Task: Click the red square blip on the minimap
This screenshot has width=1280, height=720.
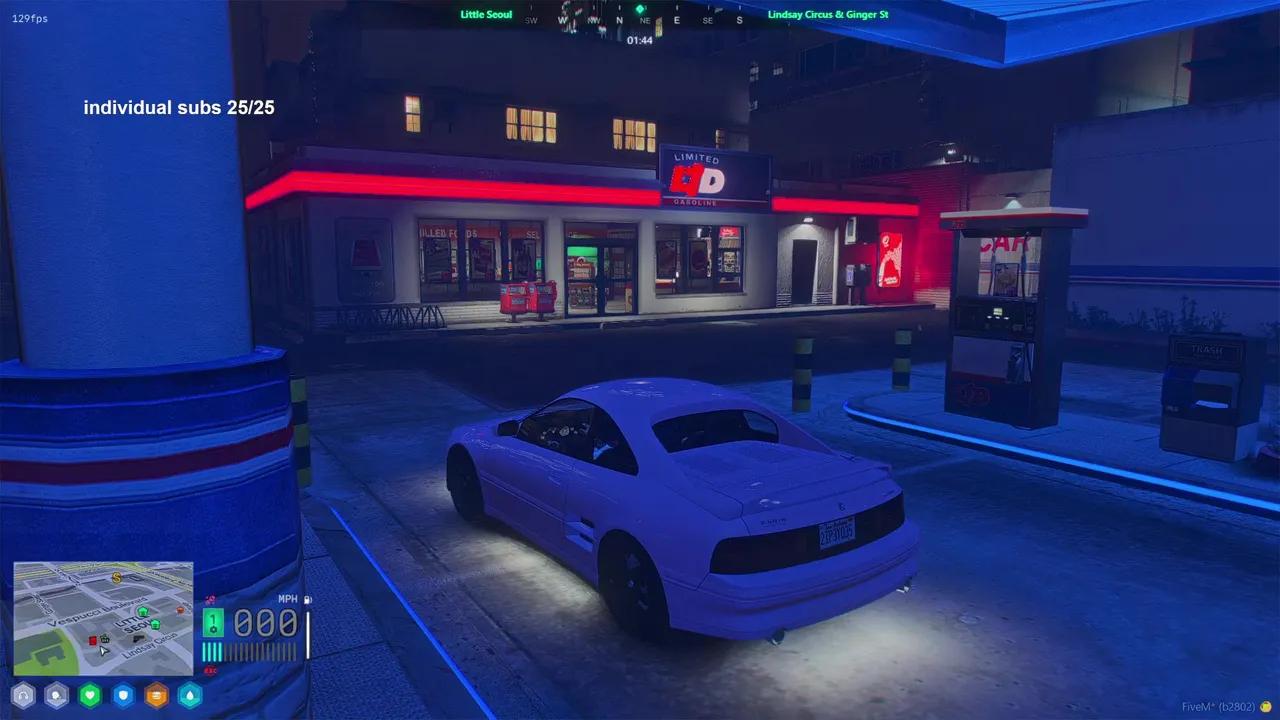Action: click(93, 640)
